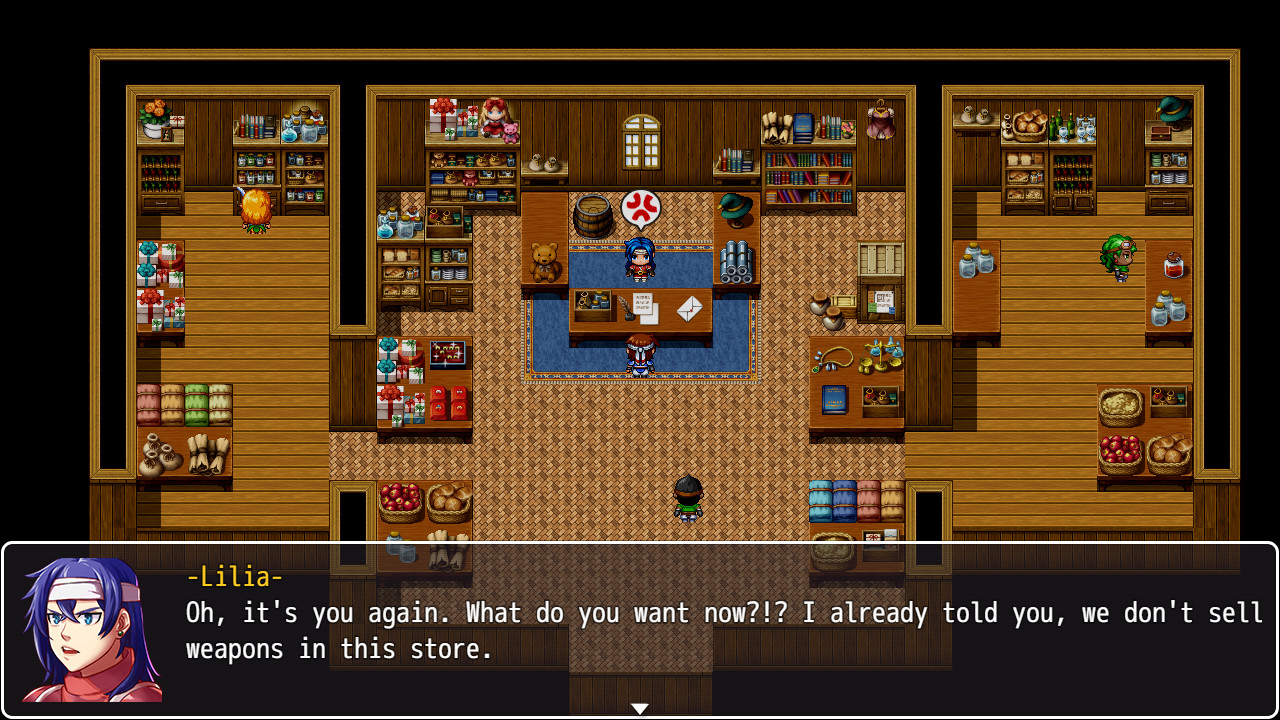Click the dialogue continue arrow

tap(639, 706)
